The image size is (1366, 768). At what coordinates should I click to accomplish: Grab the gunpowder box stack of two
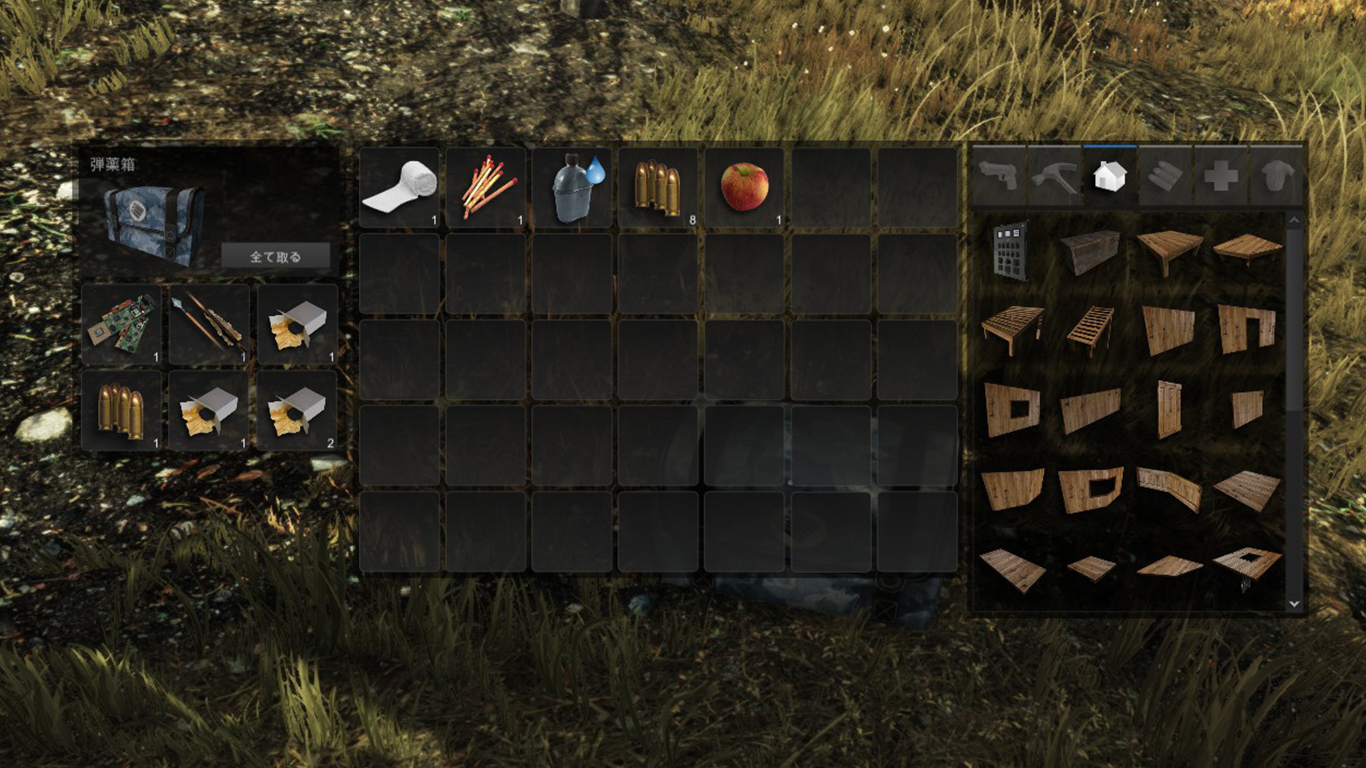297,410
